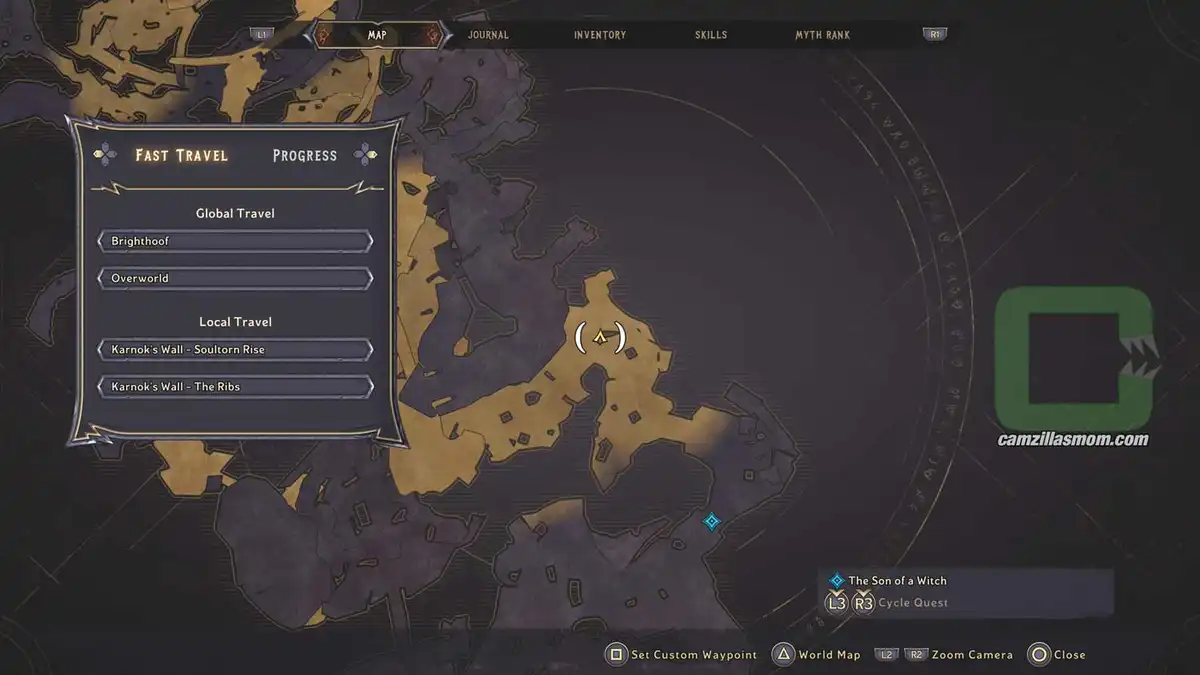
Task: Switch to the Map tab
Action: click(x=377, y=35)
